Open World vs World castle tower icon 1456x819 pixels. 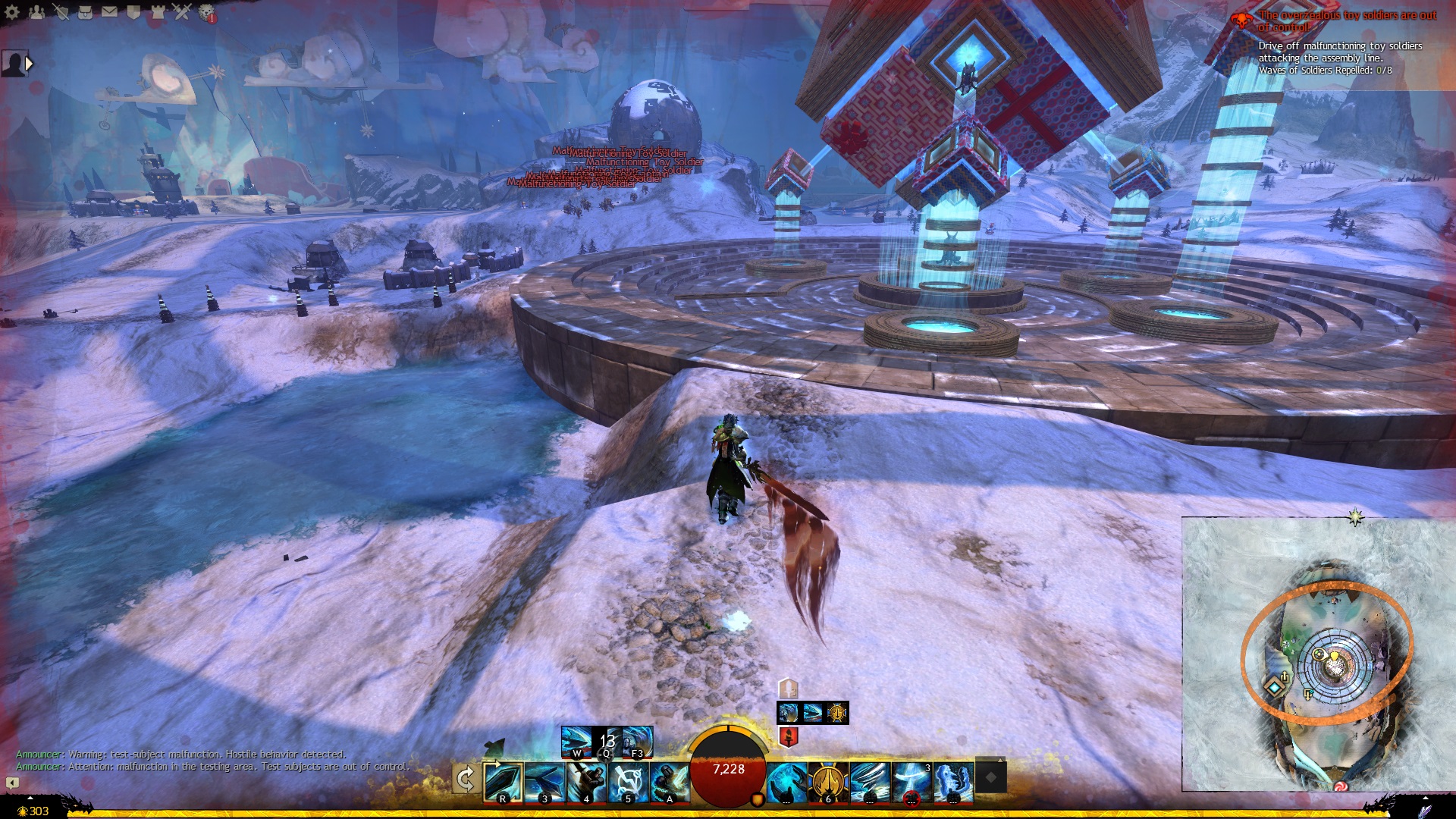coord(158,11)
